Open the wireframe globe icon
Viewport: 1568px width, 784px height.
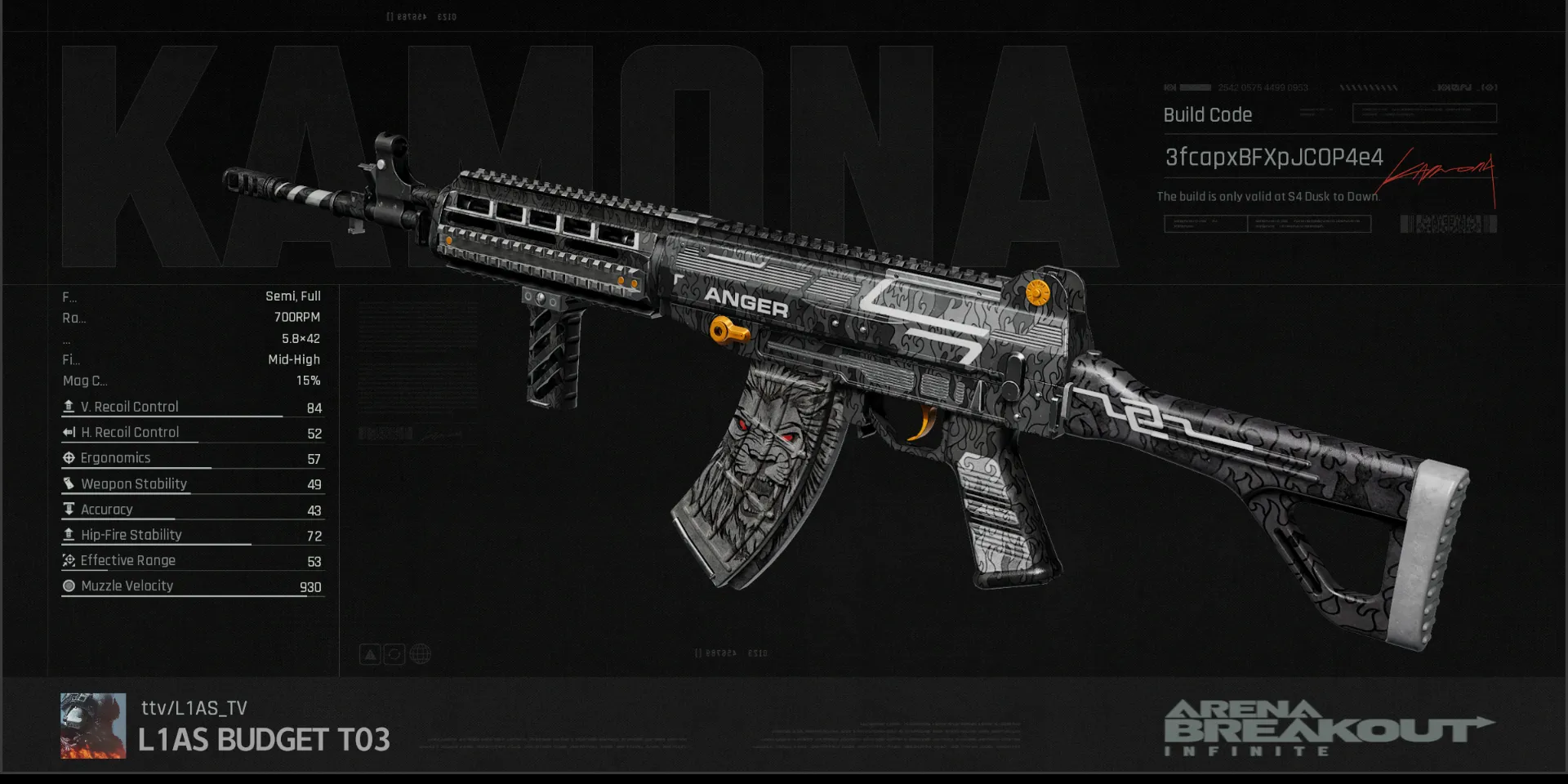pos(420,654)
